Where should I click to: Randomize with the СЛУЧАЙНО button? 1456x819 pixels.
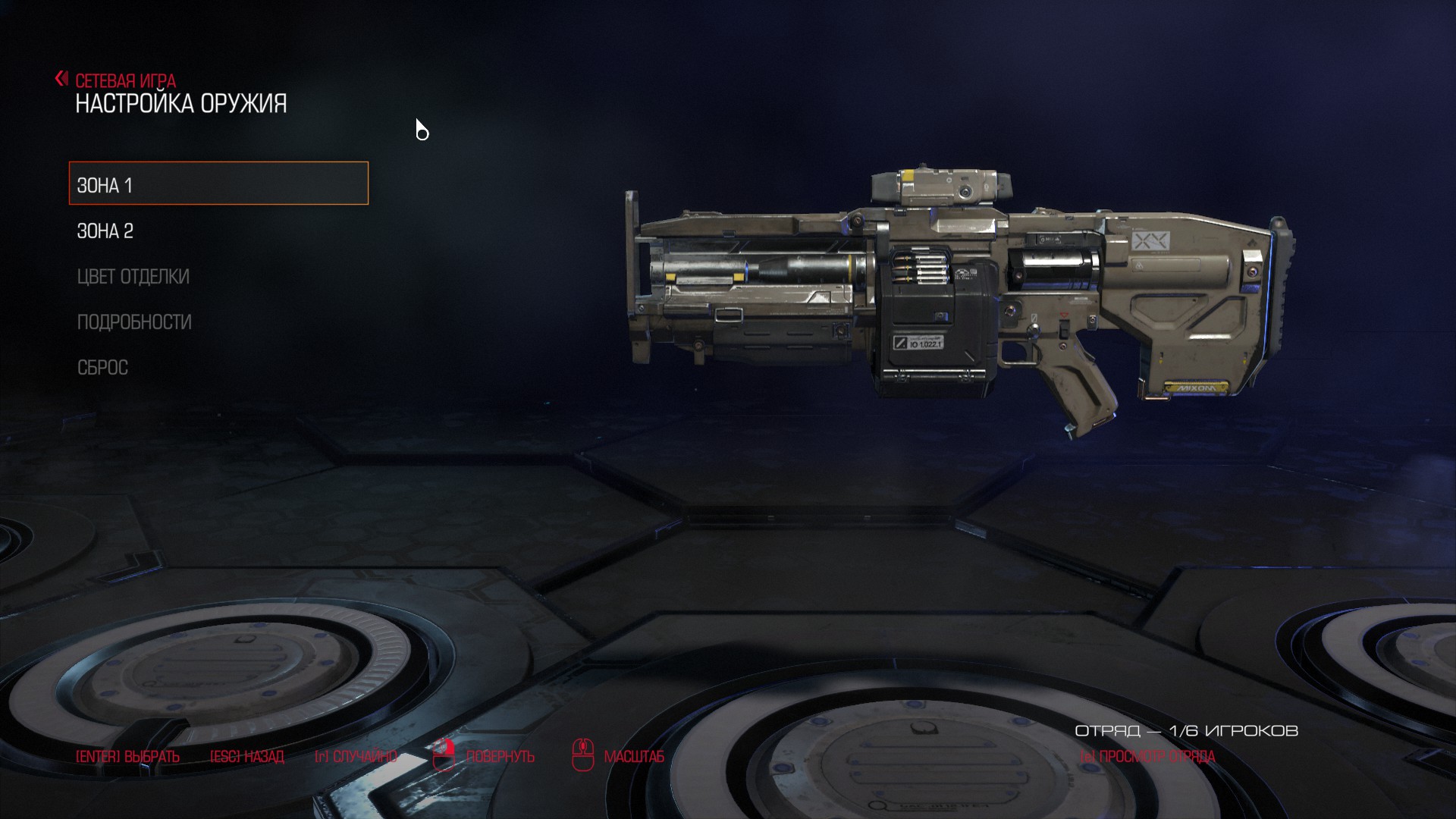coord(356,756)
